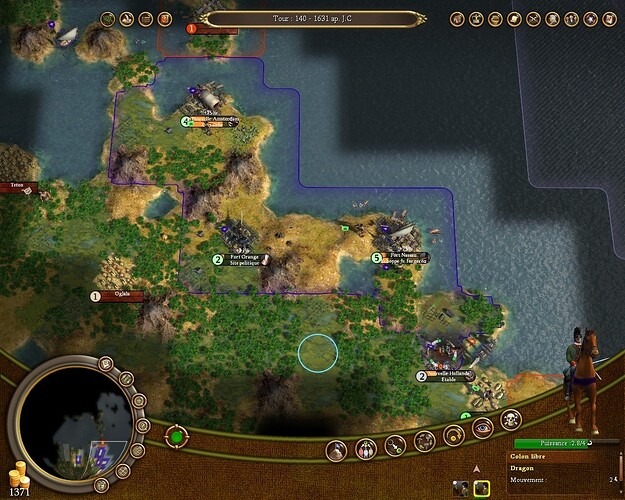Viewport: 625px width, 500px height.
Task: Select the Nouvelle-Amsterdam city banner
Action: point(220,121)
